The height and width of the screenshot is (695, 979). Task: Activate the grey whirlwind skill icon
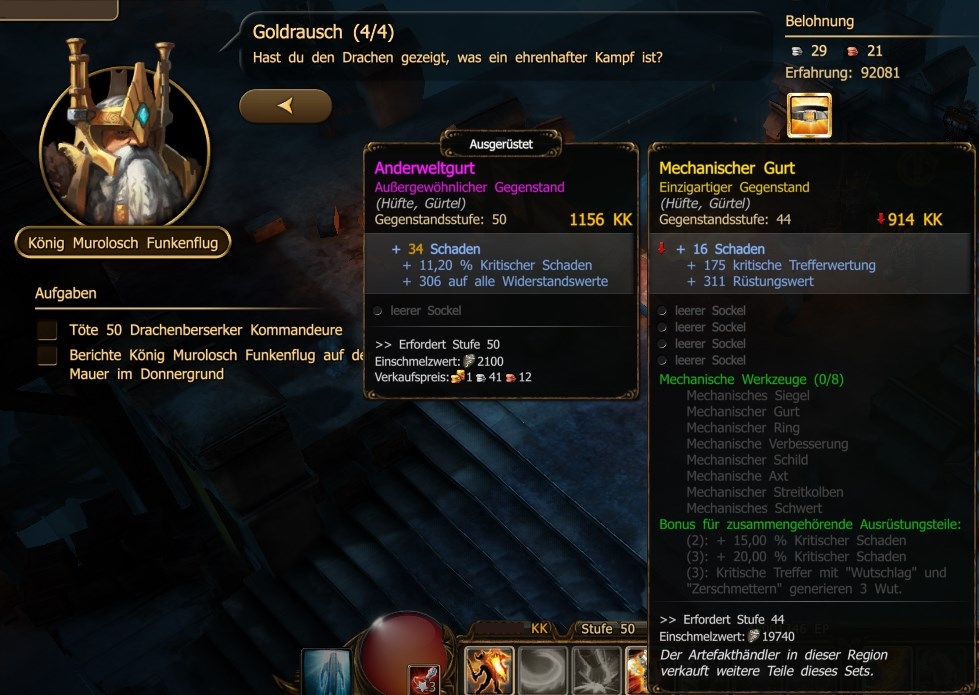tap(543, 670)
